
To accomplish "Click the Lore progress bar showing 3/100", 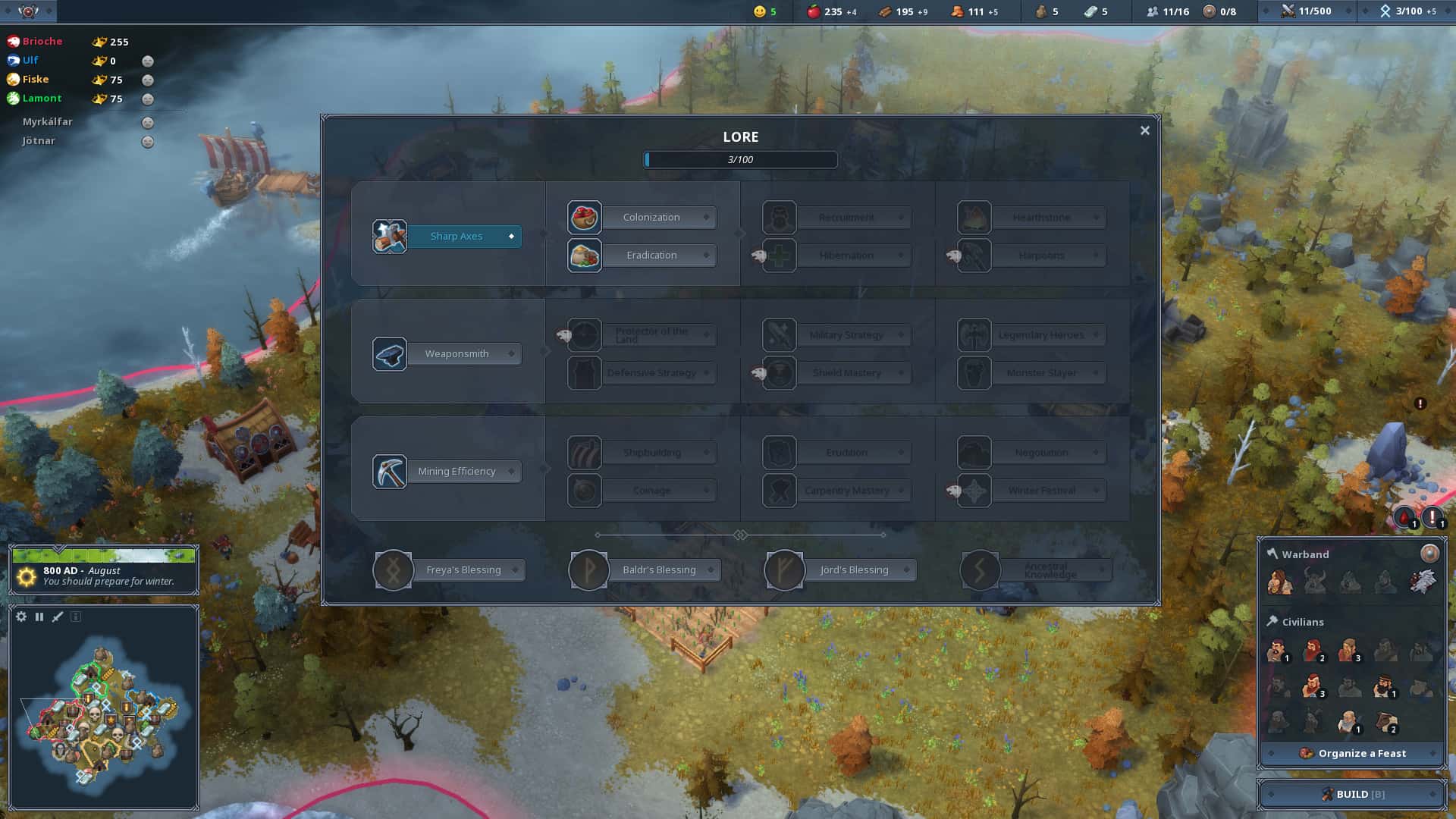I will click(740, 159).
